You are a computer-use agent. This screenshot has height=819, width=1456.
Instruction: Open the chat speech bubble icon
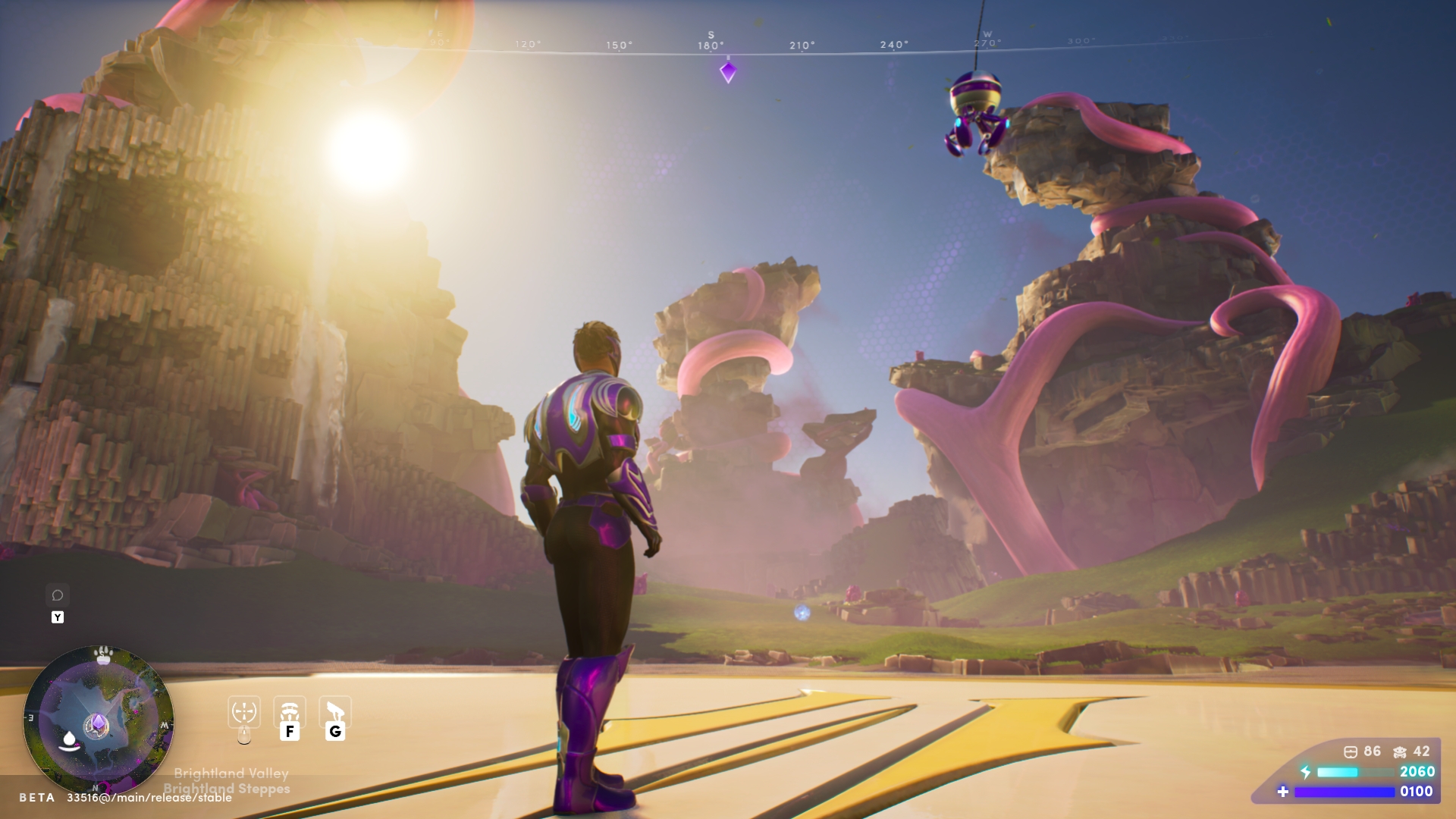coord(58,595)
